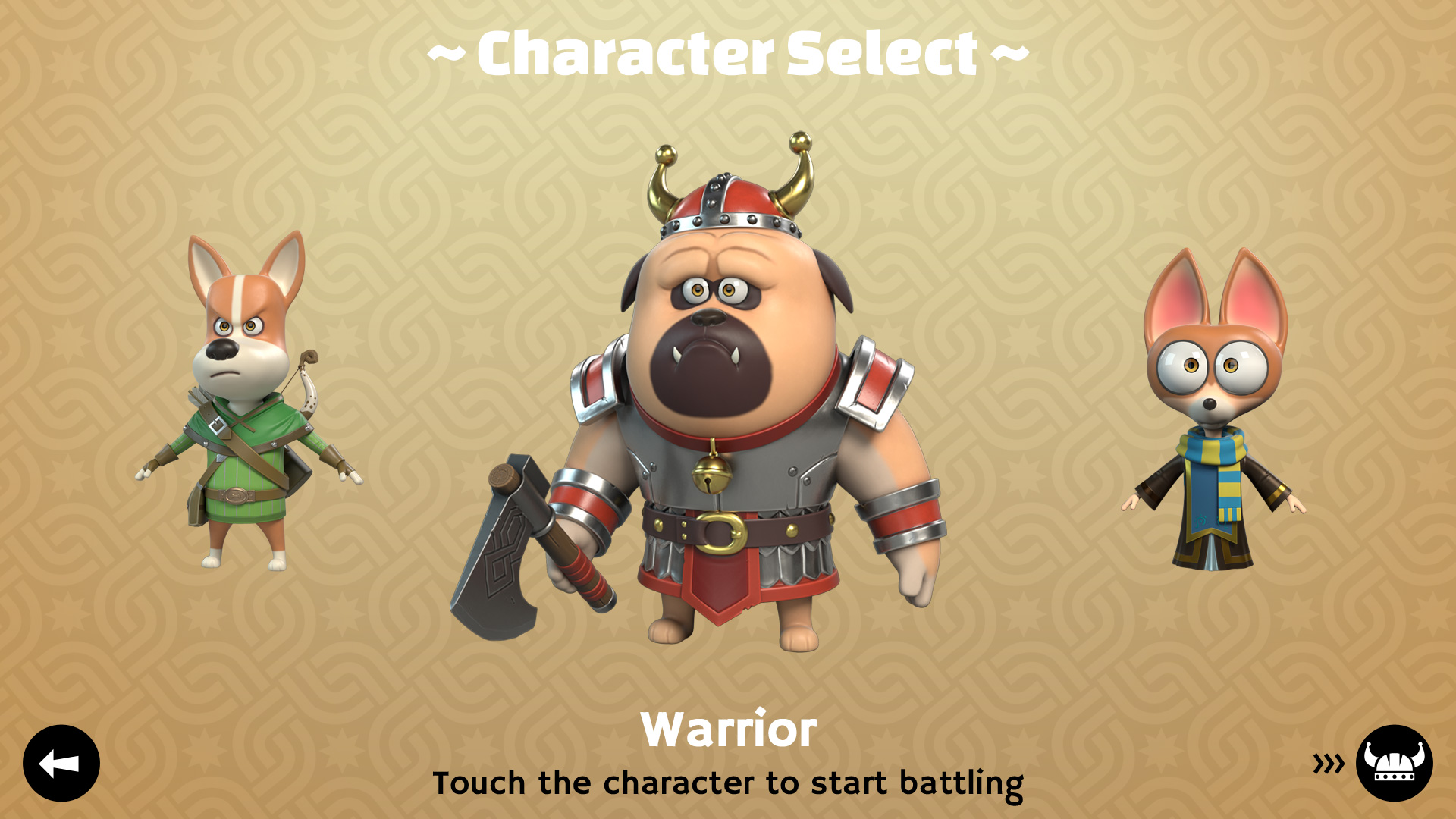Click the text reading Touch the character to start battling
The width and height of the screenshot is (1456, 819).
(x=728, y=783)
